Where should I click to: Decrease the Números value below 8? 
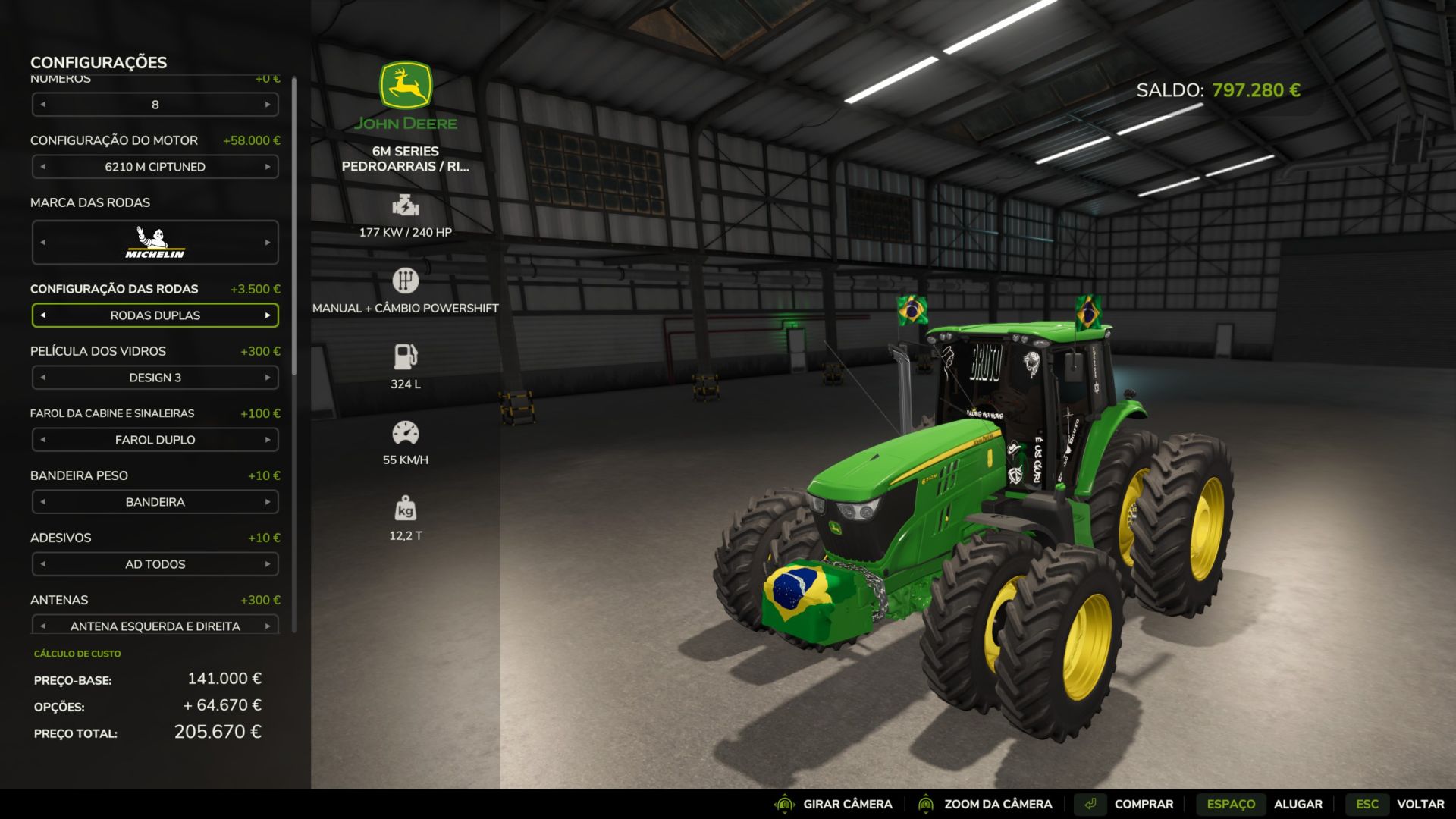tap(43, 105)
